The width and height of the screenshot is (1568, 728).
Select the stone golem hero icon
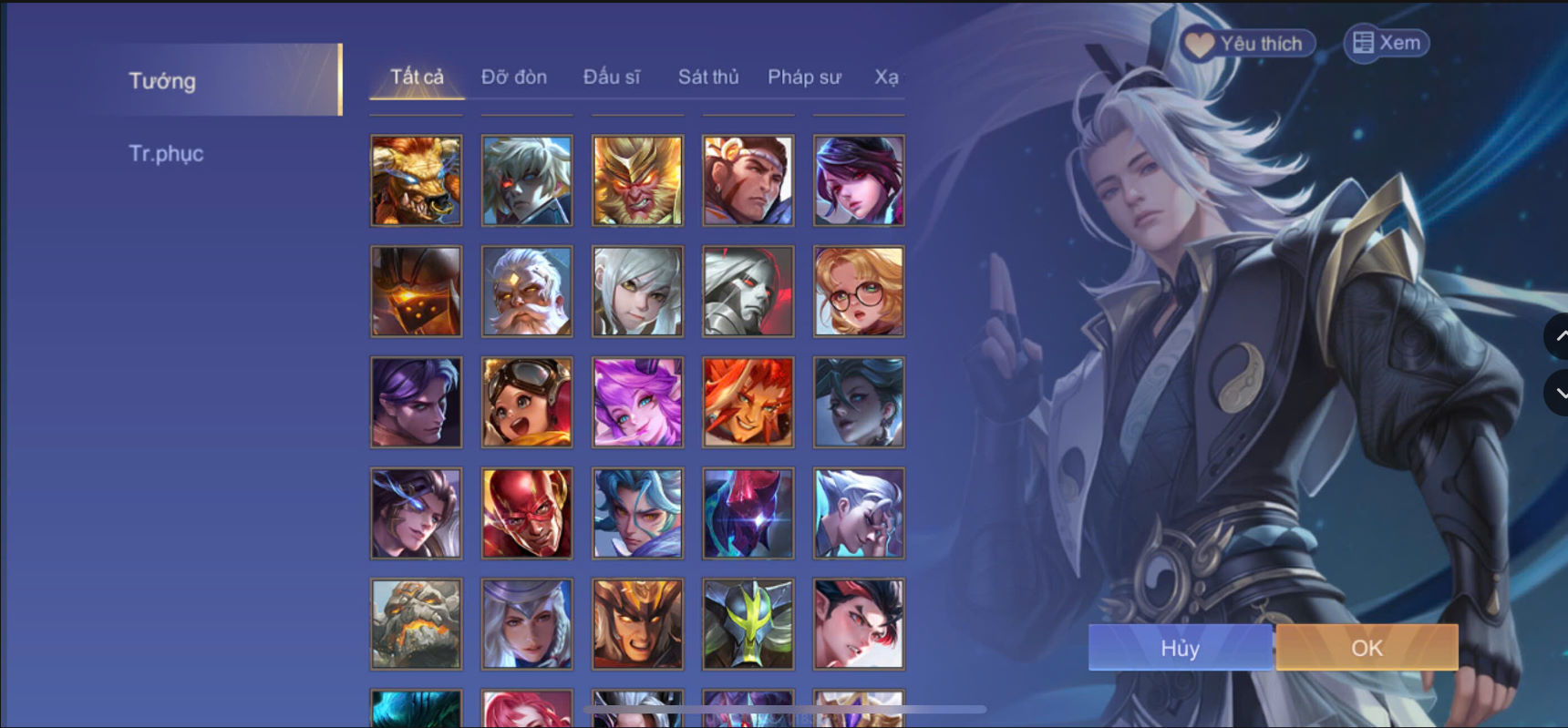pyautogui.click(x=416, y=624)
